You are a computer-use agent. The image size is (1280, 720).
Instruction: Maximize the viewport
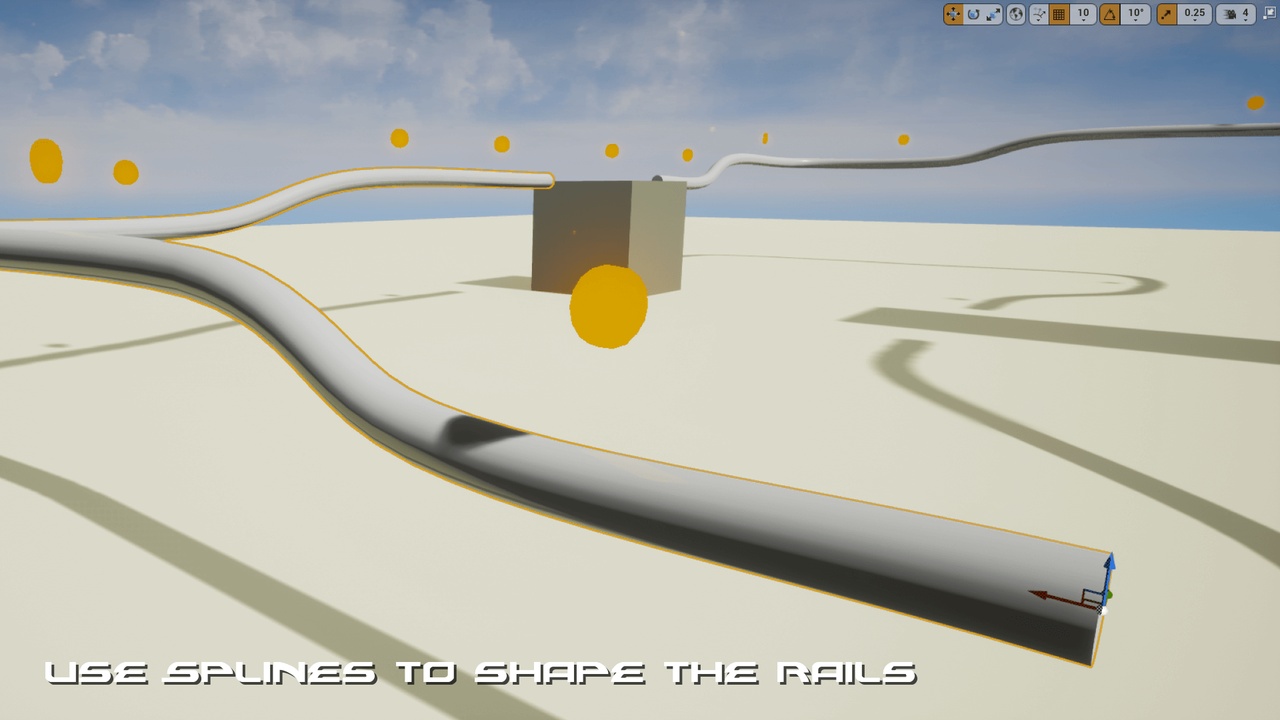(x=1268, y=14)
